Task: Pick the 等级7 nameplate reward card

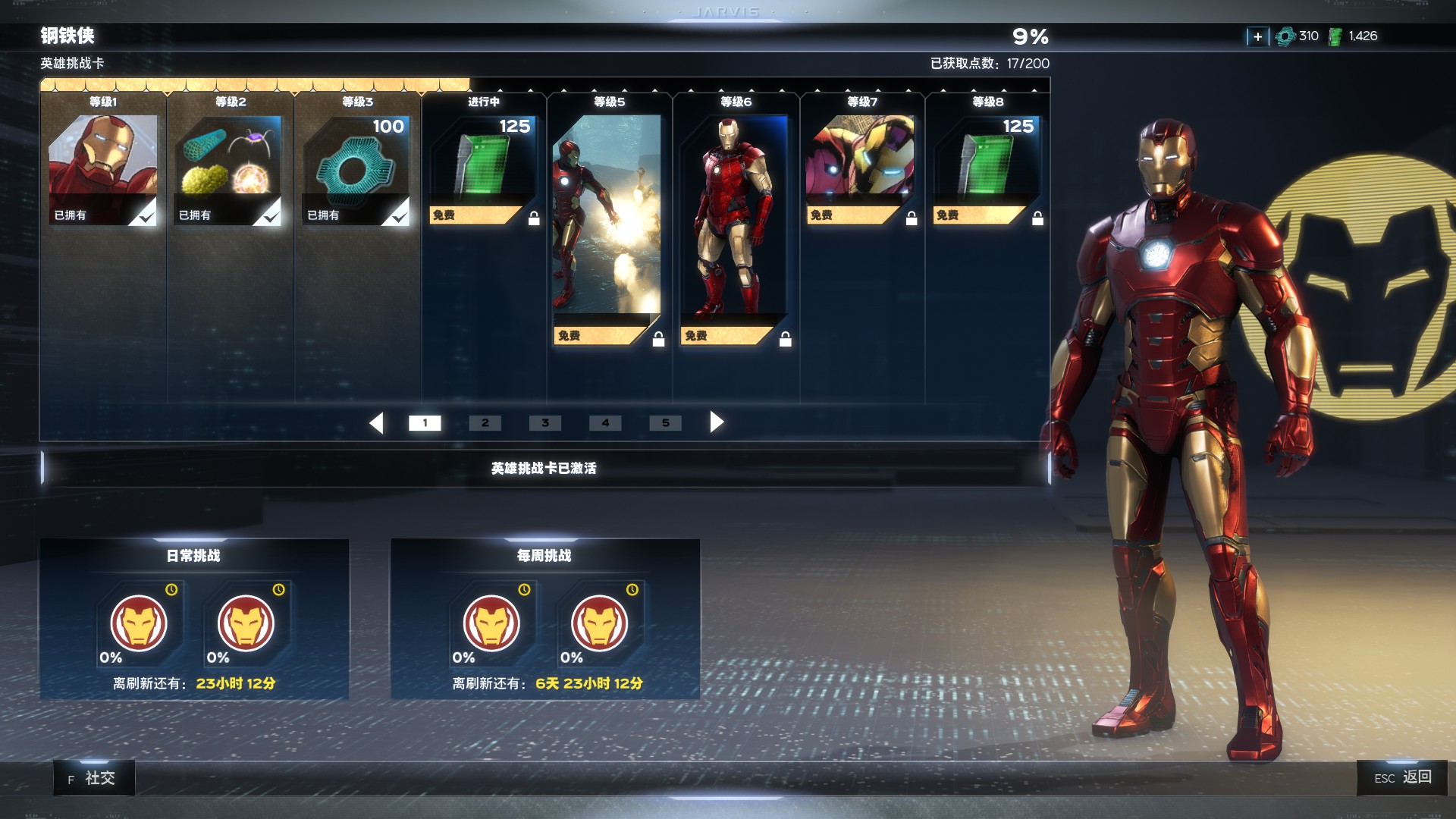Action: coord(861,170)
